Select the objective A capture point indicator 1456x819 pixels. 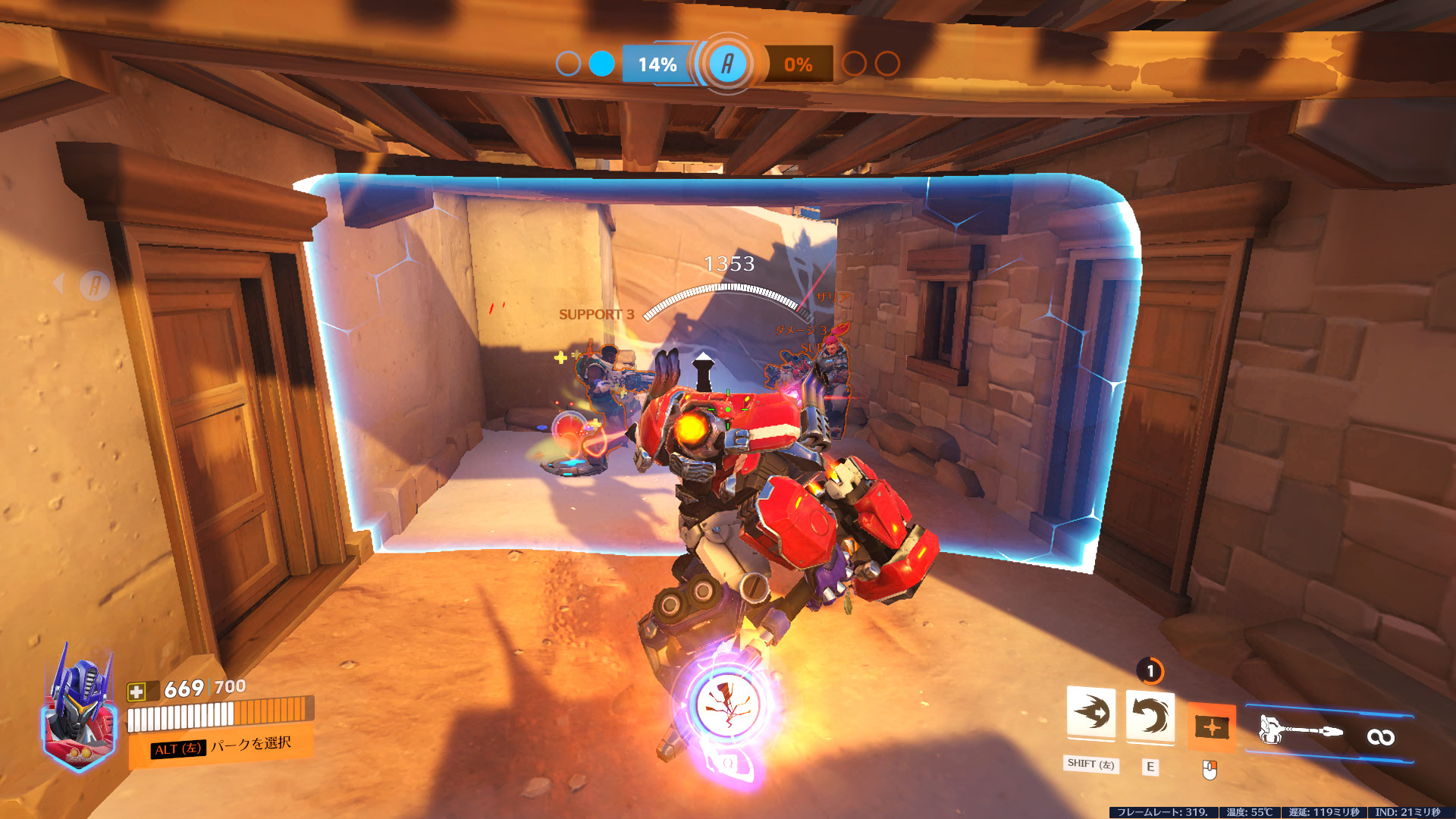point(727,64)
